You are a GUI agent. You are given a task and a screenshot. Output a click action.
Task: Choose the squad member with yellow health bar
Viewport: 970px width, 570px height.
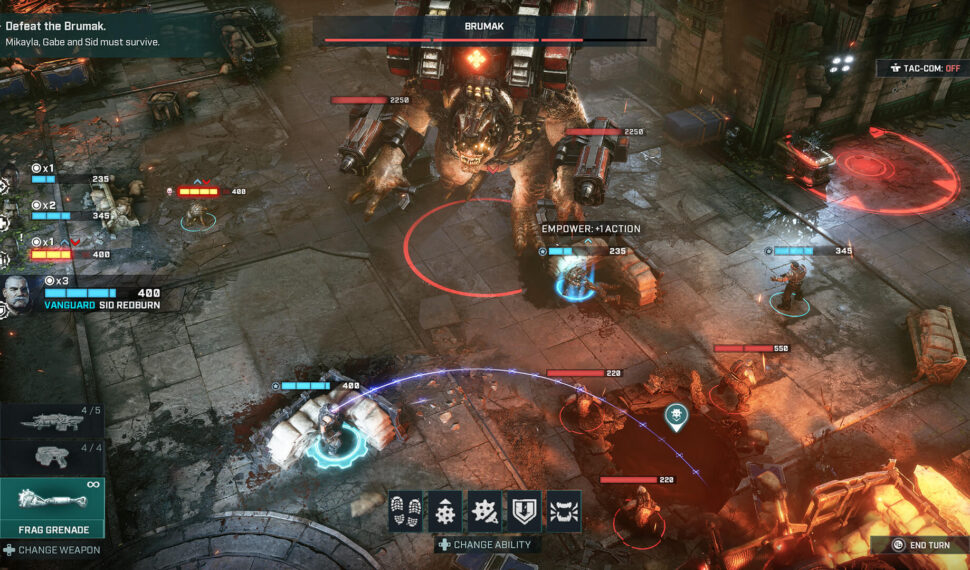coord(70,253)
